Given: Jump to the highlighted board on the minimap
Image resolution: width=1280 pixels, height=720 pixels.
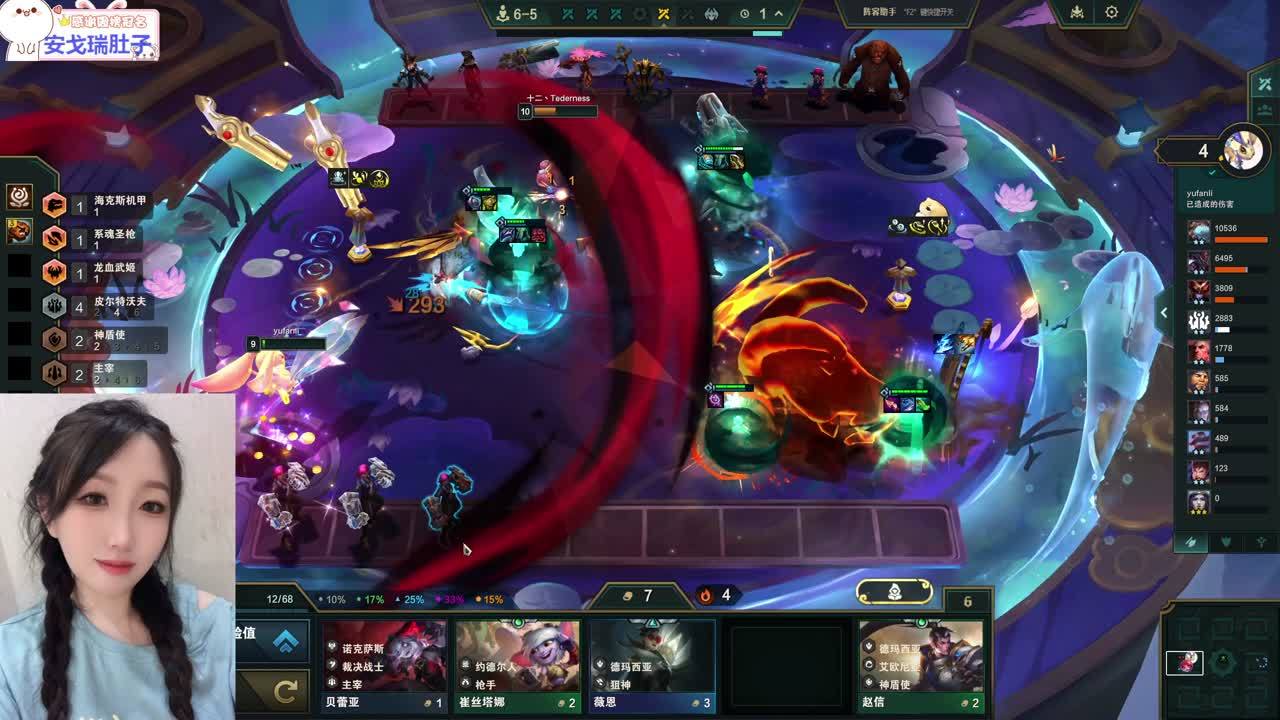Looking at the screenshot, I should coord(1185,663).
